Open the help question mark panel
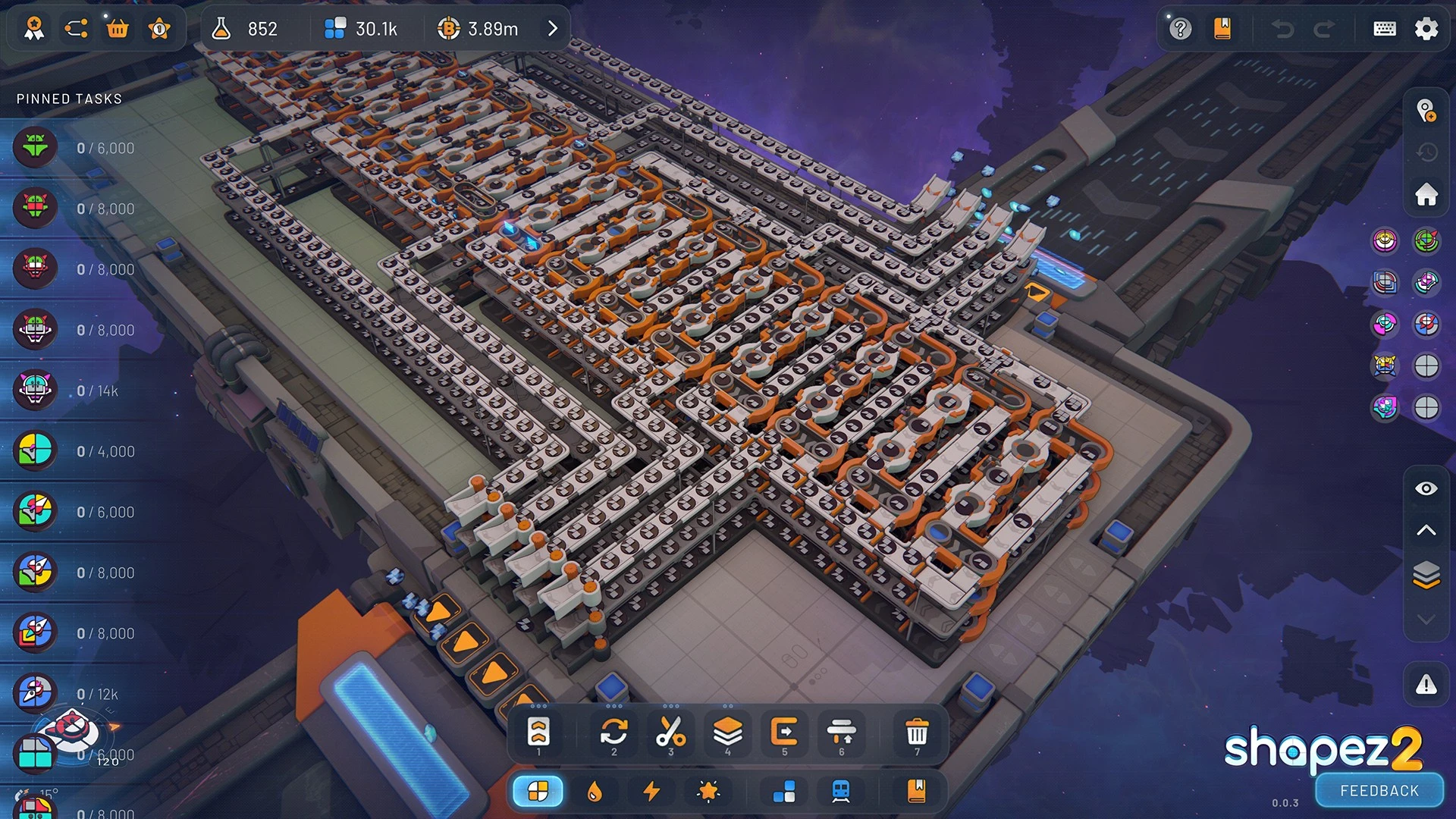 1180,29
